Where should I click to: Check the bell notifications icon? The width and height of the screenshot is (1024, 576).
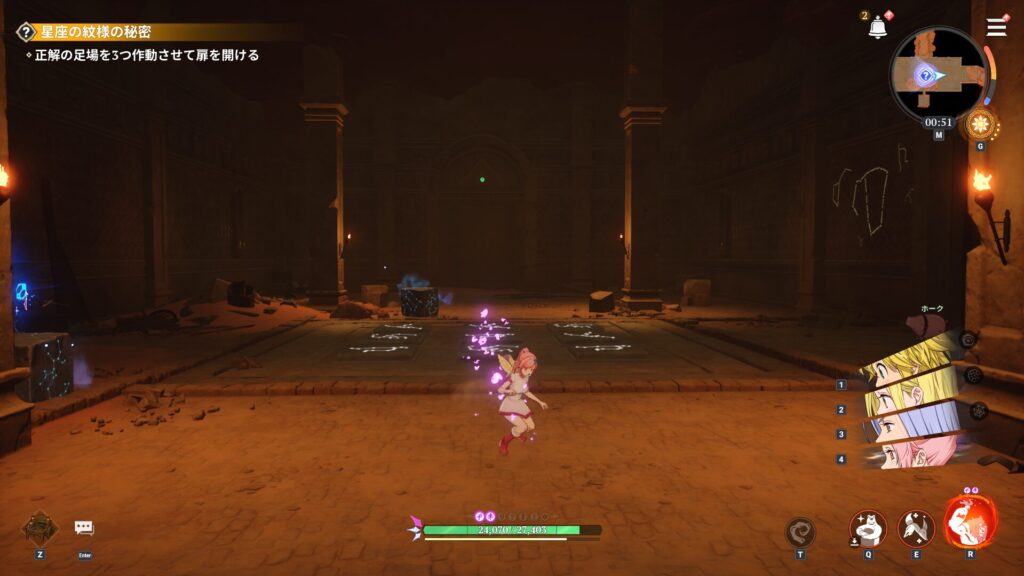point(877,28)
